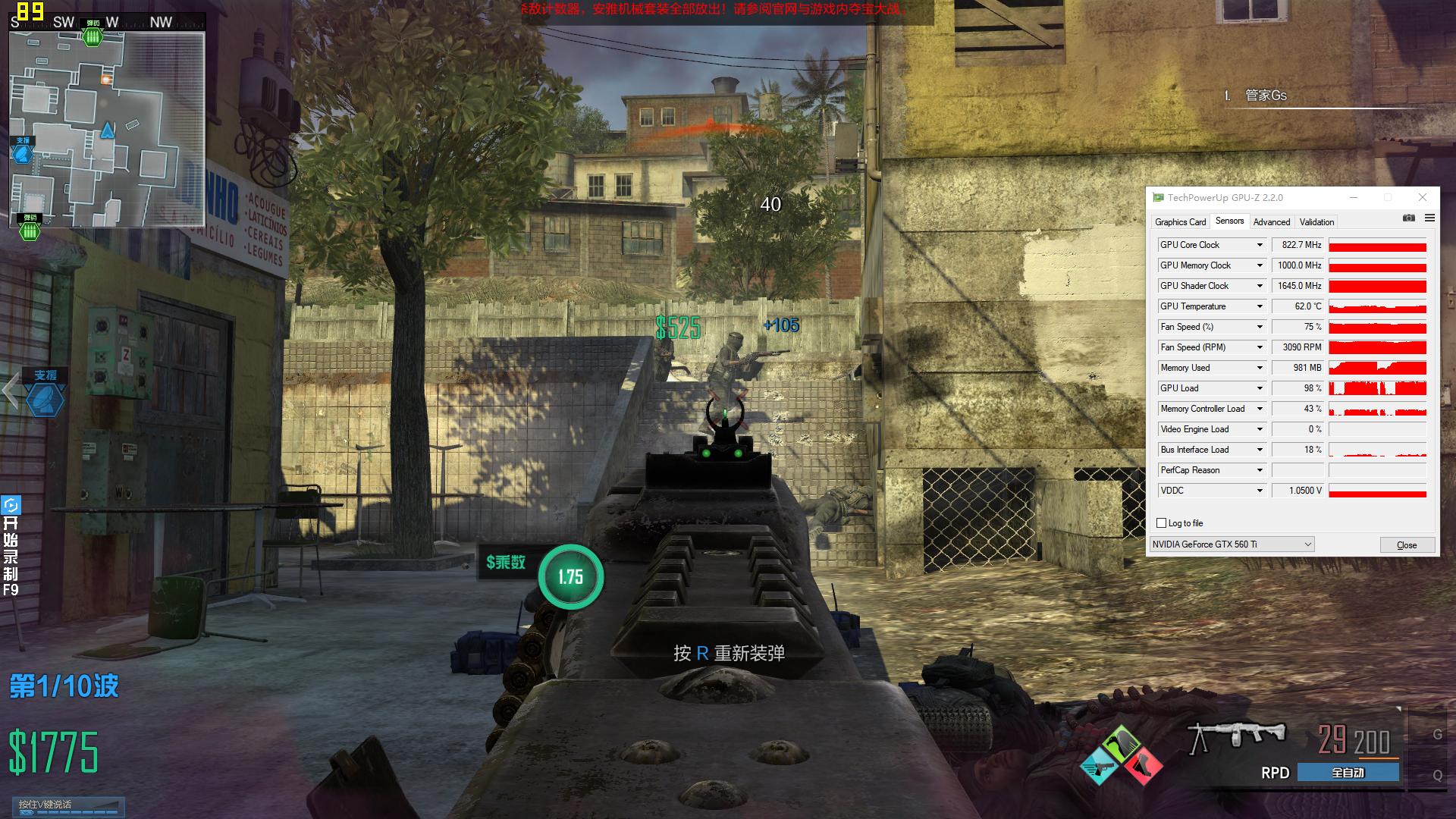Switch to the Graphics Card tab
This screenshot has width=1456, height=819.
click(x=1180, y=222)
